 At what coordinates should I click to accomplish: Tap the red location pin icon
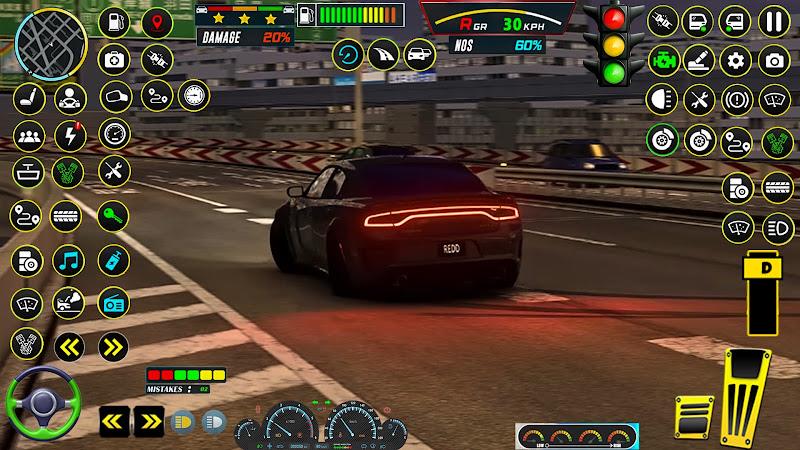[x=157, y=22]
